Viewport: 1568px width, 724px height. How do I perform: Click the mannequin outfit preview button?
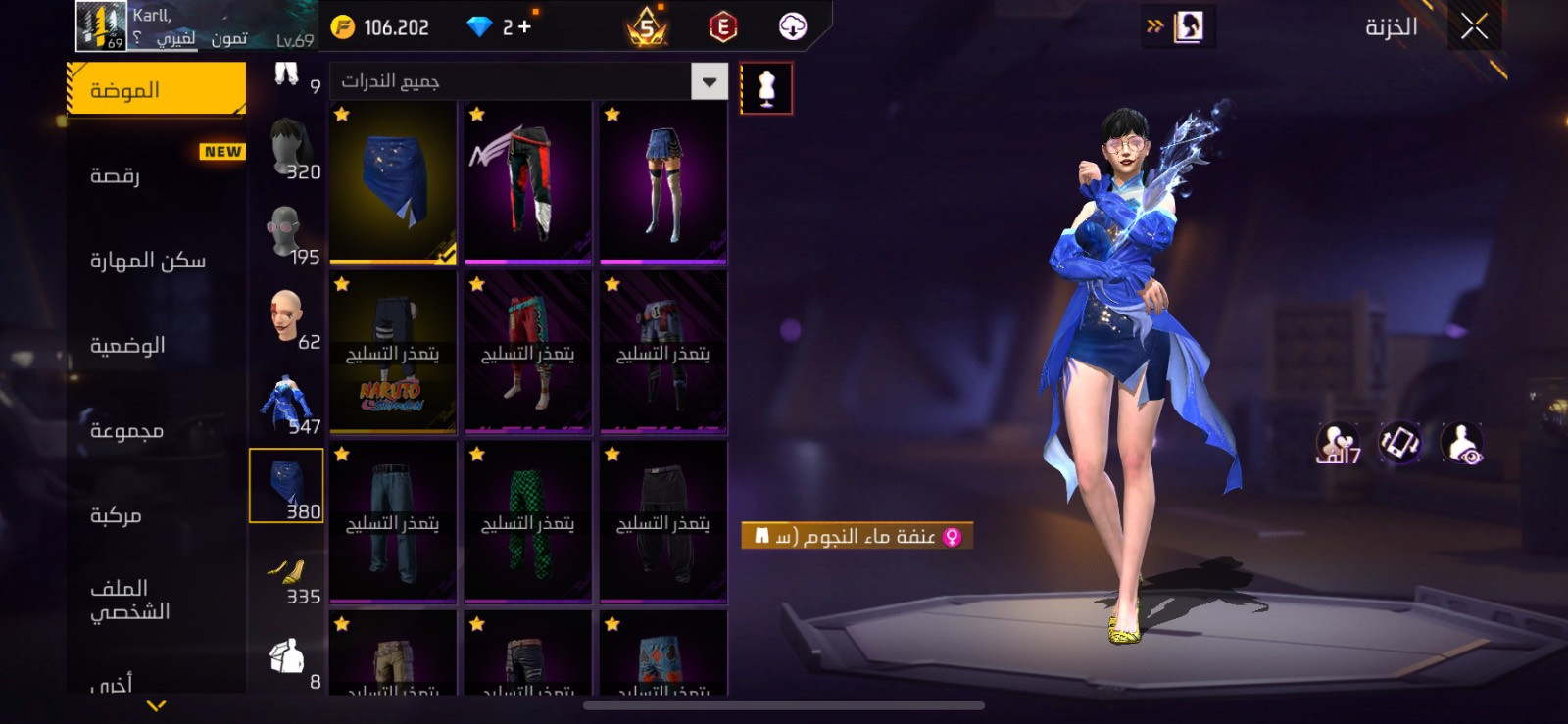766,88
